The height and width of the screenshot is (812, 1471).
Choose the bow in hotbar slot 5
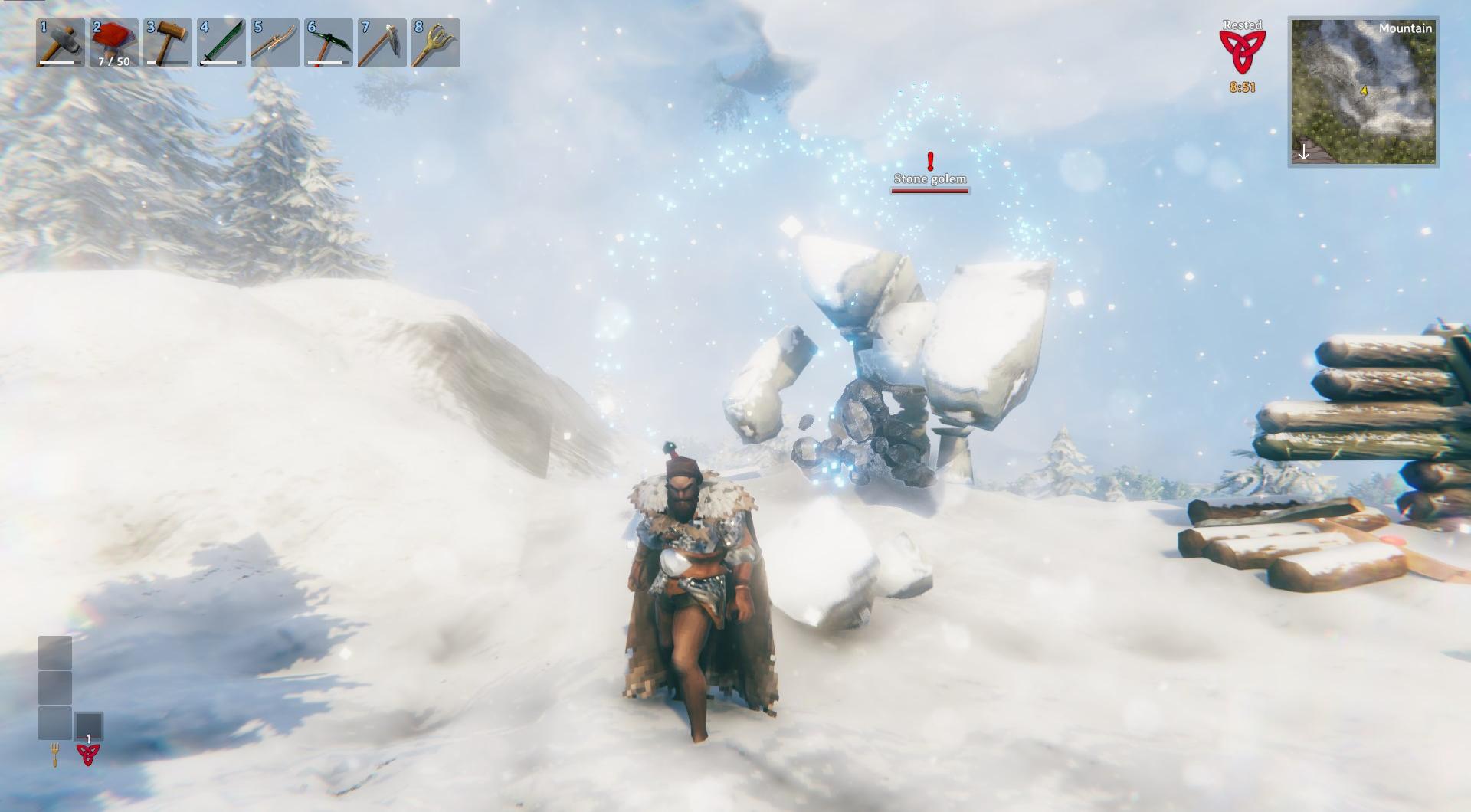coord(275,43)
